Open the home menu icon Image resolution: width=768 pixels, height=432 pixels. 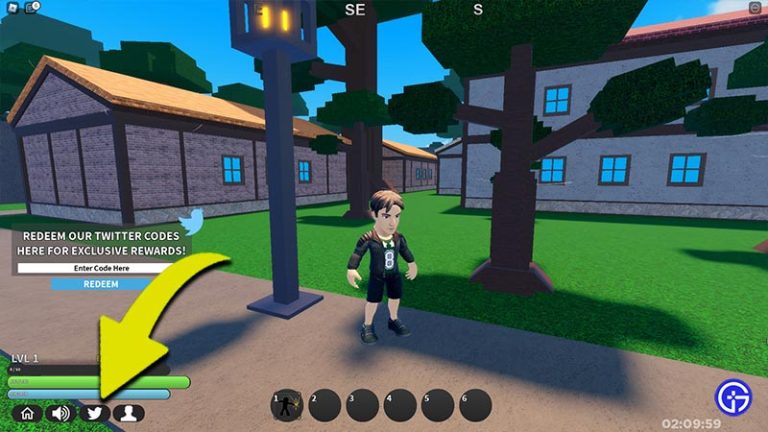27,412
